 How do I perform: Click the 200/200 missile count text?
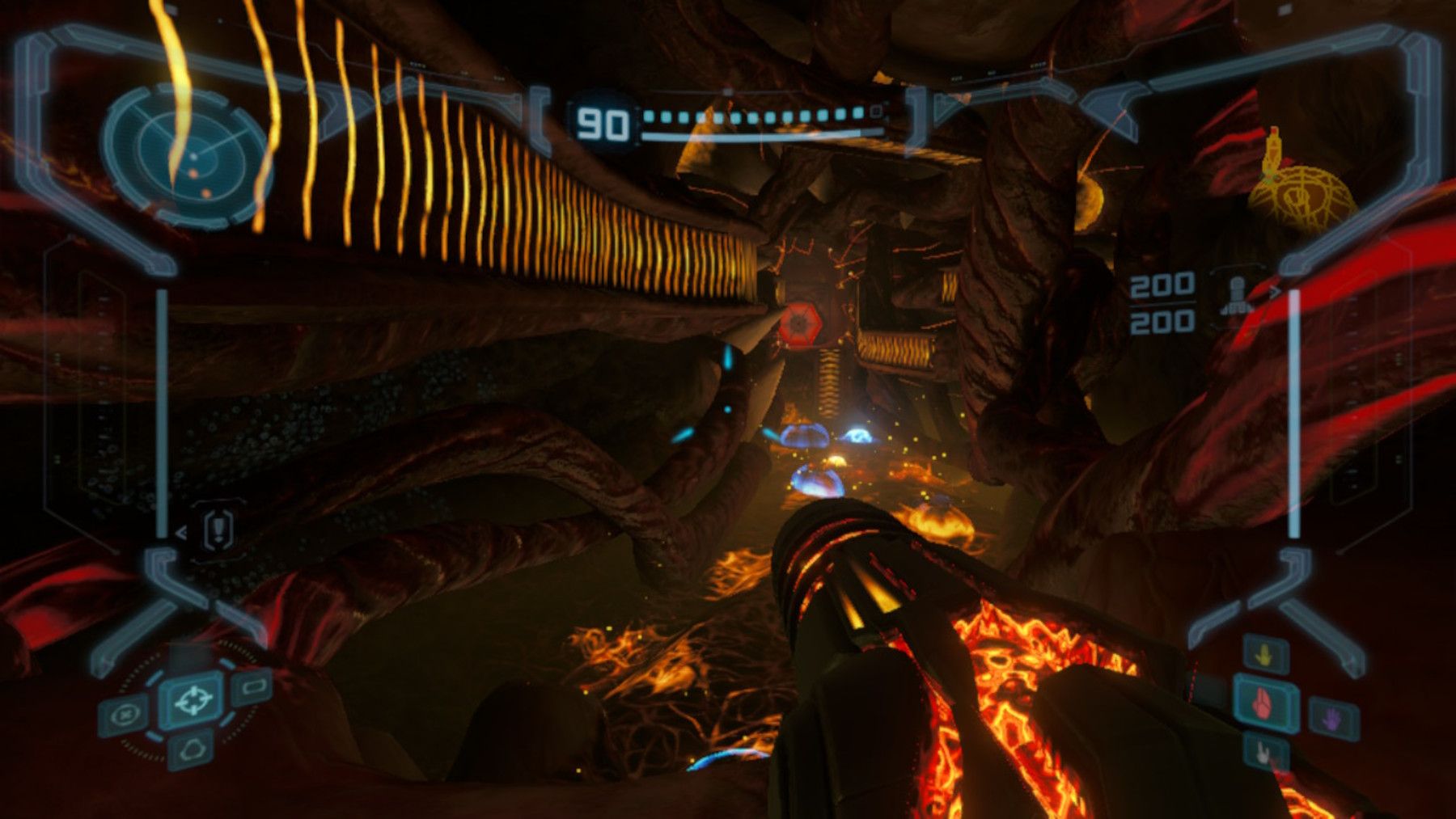point(1162,302)
